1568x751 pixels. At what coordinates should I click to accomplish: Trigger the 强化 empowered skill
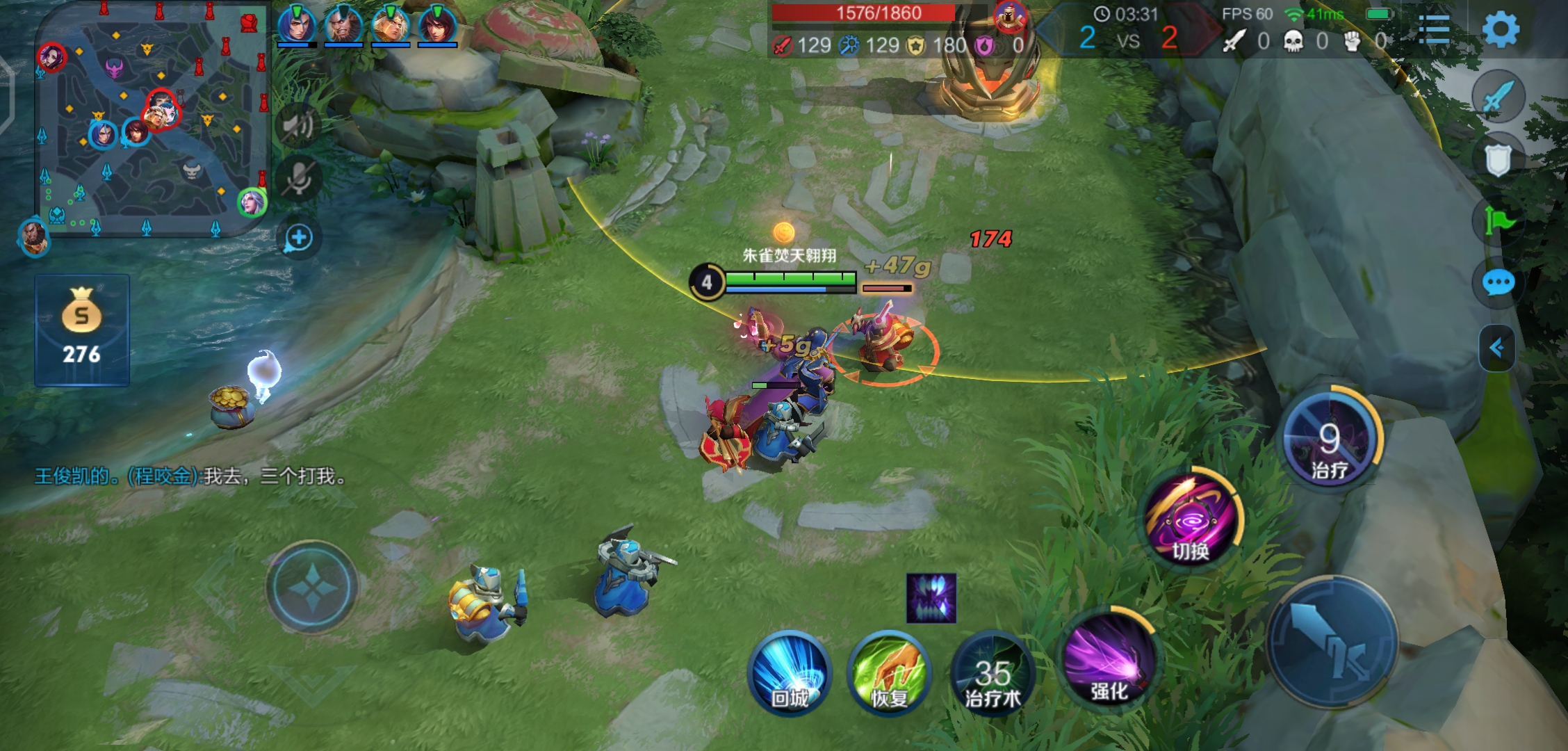1109,657
